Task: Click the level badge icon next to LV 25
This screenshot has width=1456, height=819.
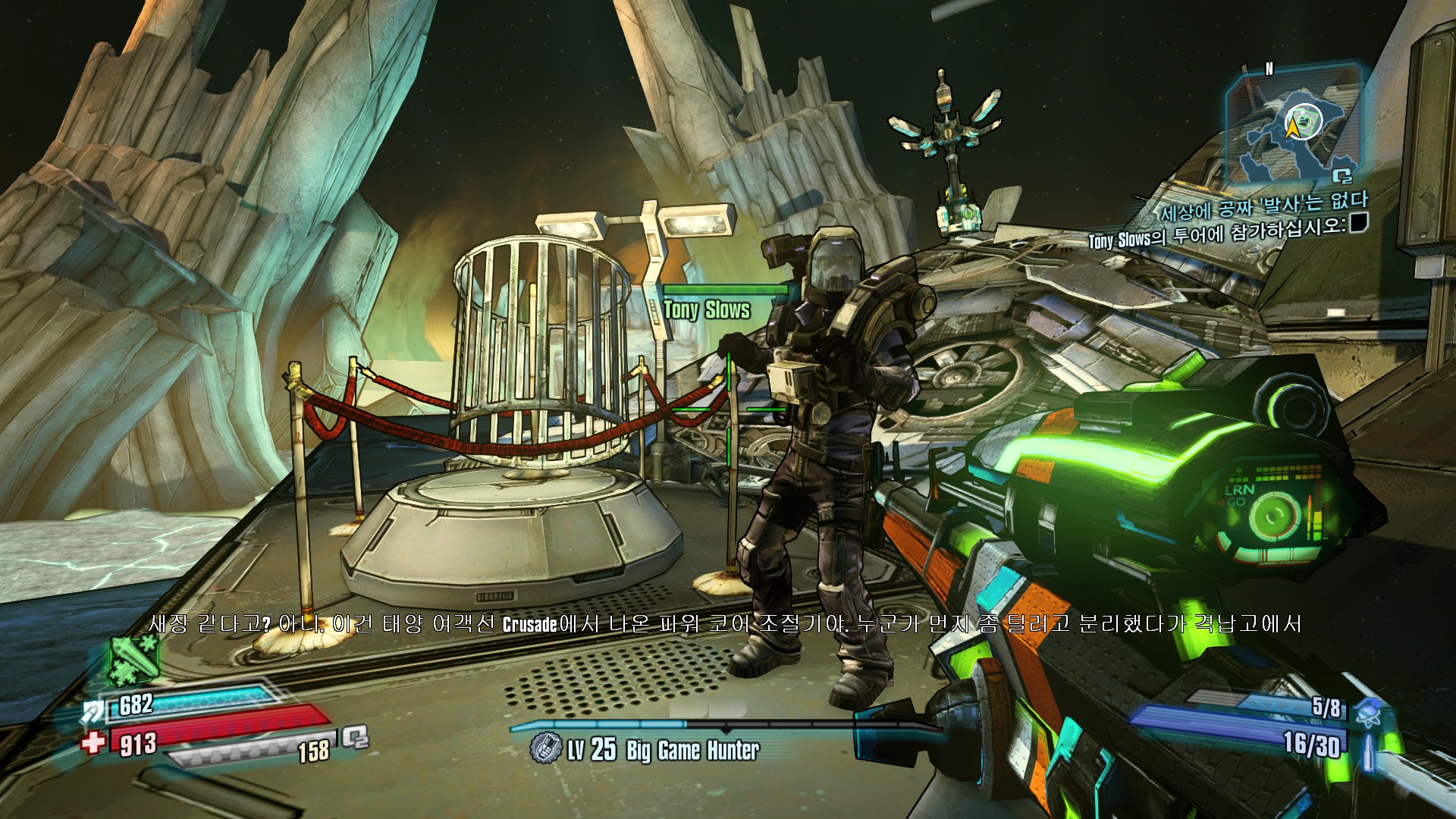Action: click(544, 748)
